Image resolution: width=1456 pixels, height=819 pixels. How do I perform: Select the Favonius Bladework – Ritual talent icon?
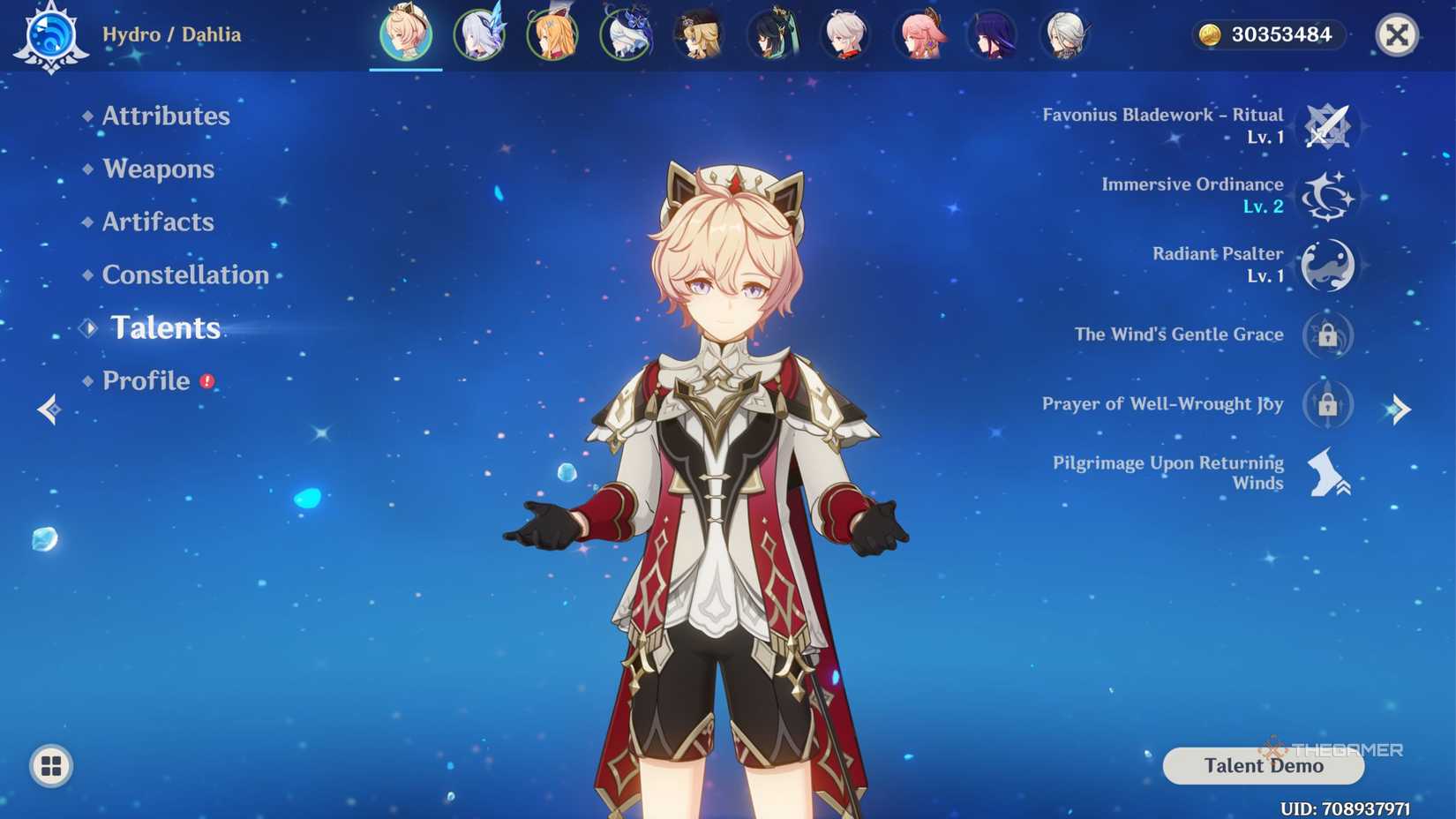click(x=1329, y=125)
